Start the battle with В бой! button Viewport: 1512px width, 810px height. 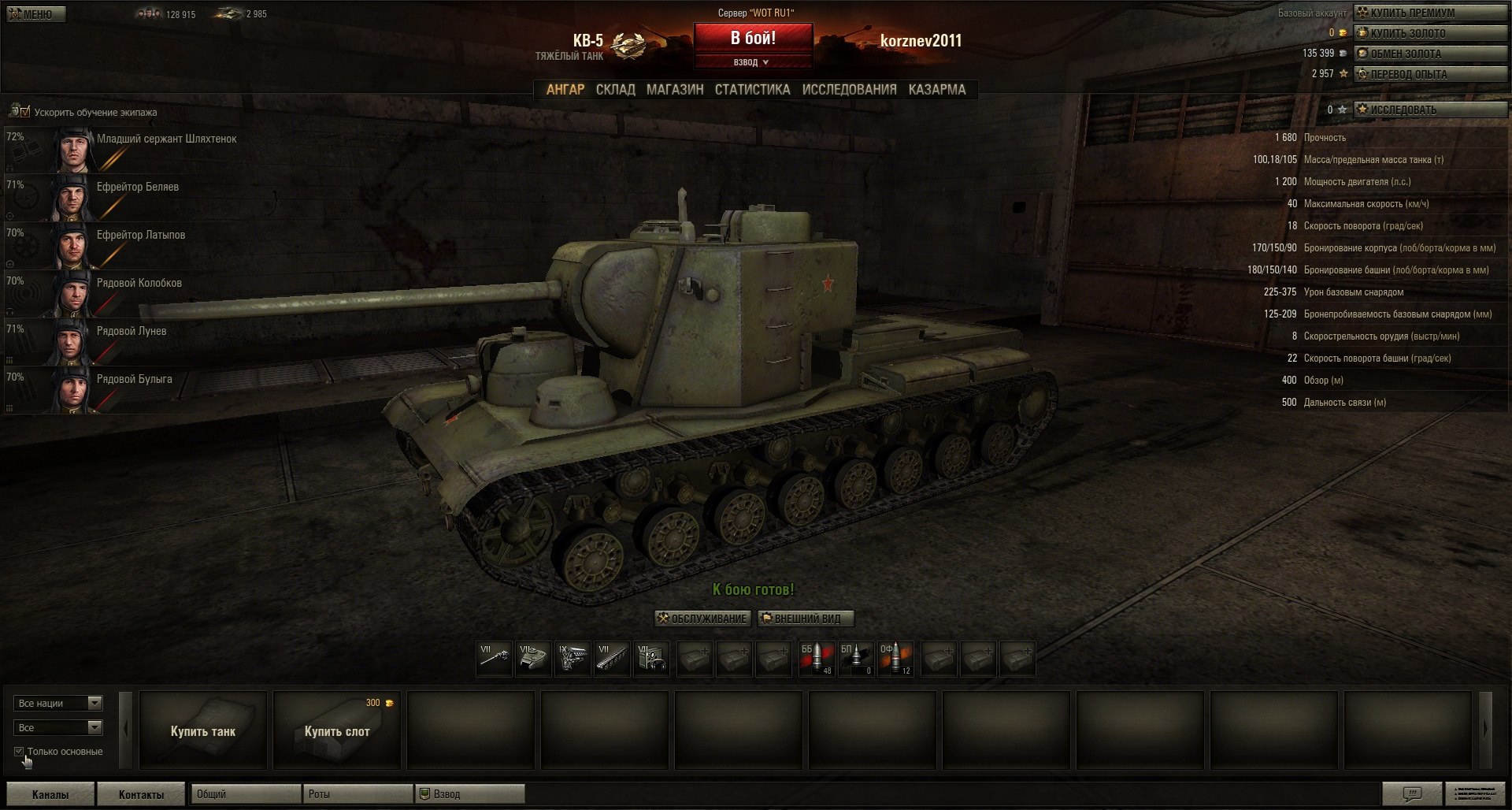point(753,38)
